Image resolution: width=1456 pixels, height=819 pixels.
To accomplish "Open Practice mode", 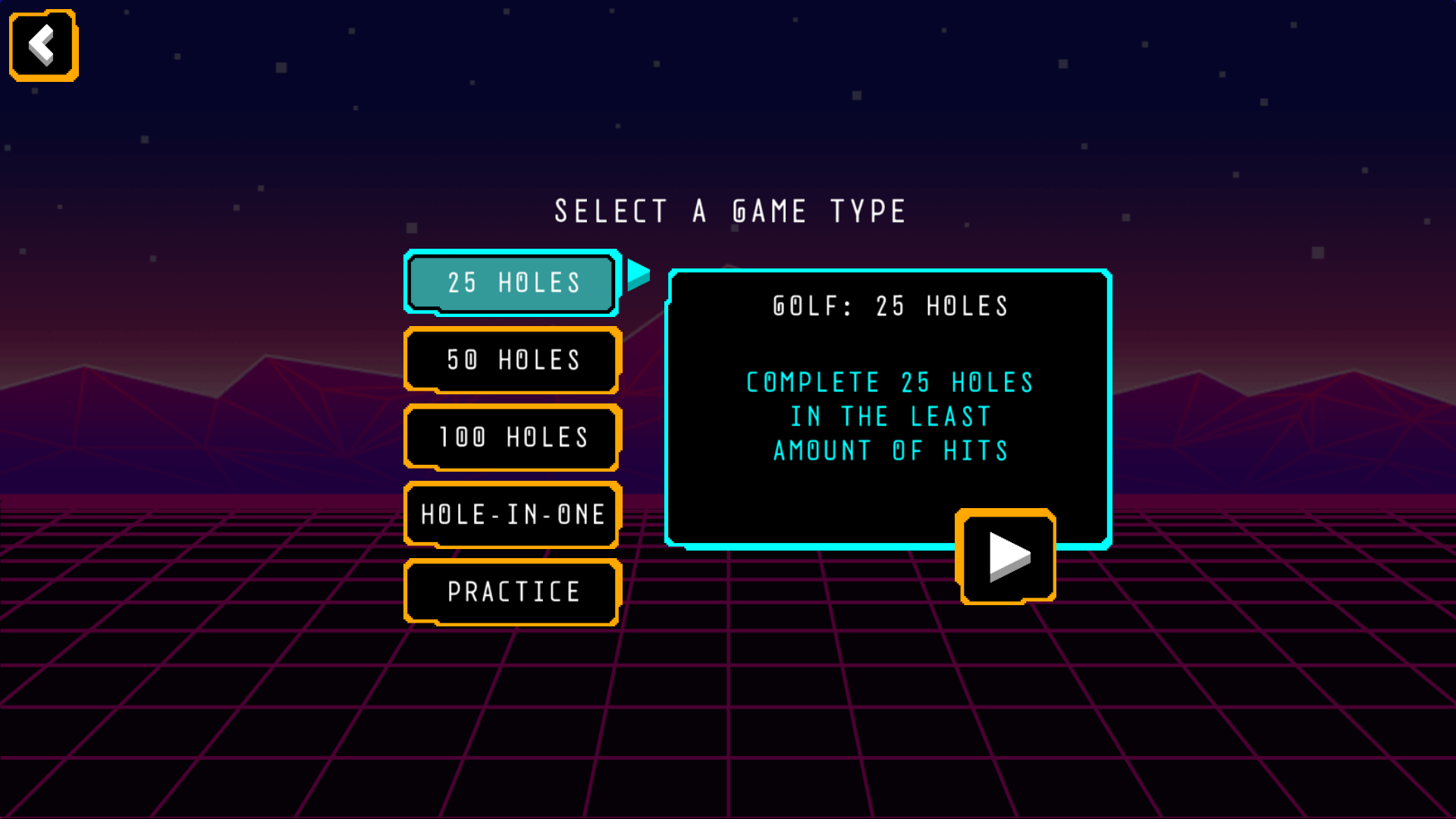I will (x=513, y=592).
